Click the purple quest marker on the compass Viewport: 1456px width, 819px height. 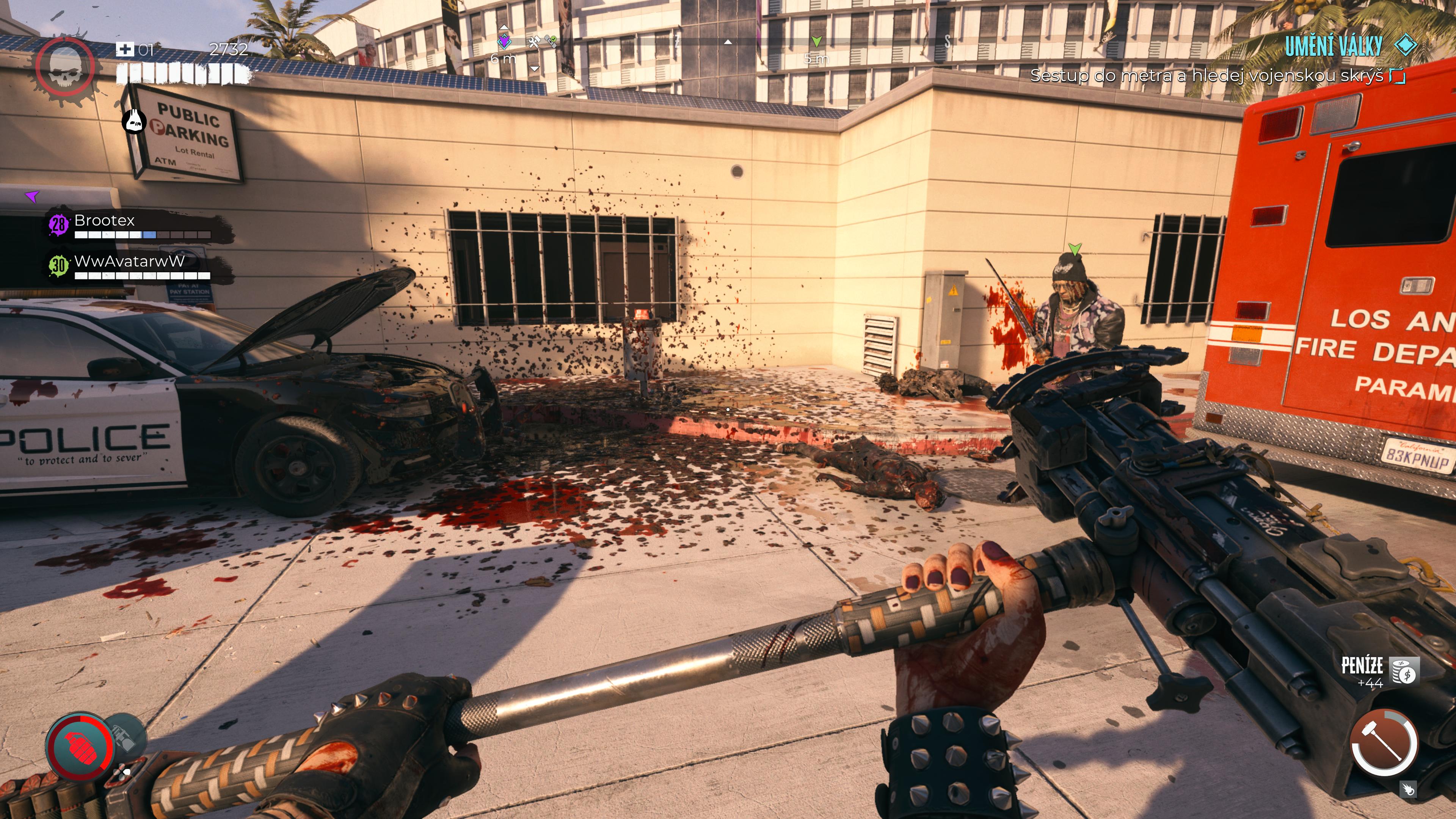coord(504,41)
